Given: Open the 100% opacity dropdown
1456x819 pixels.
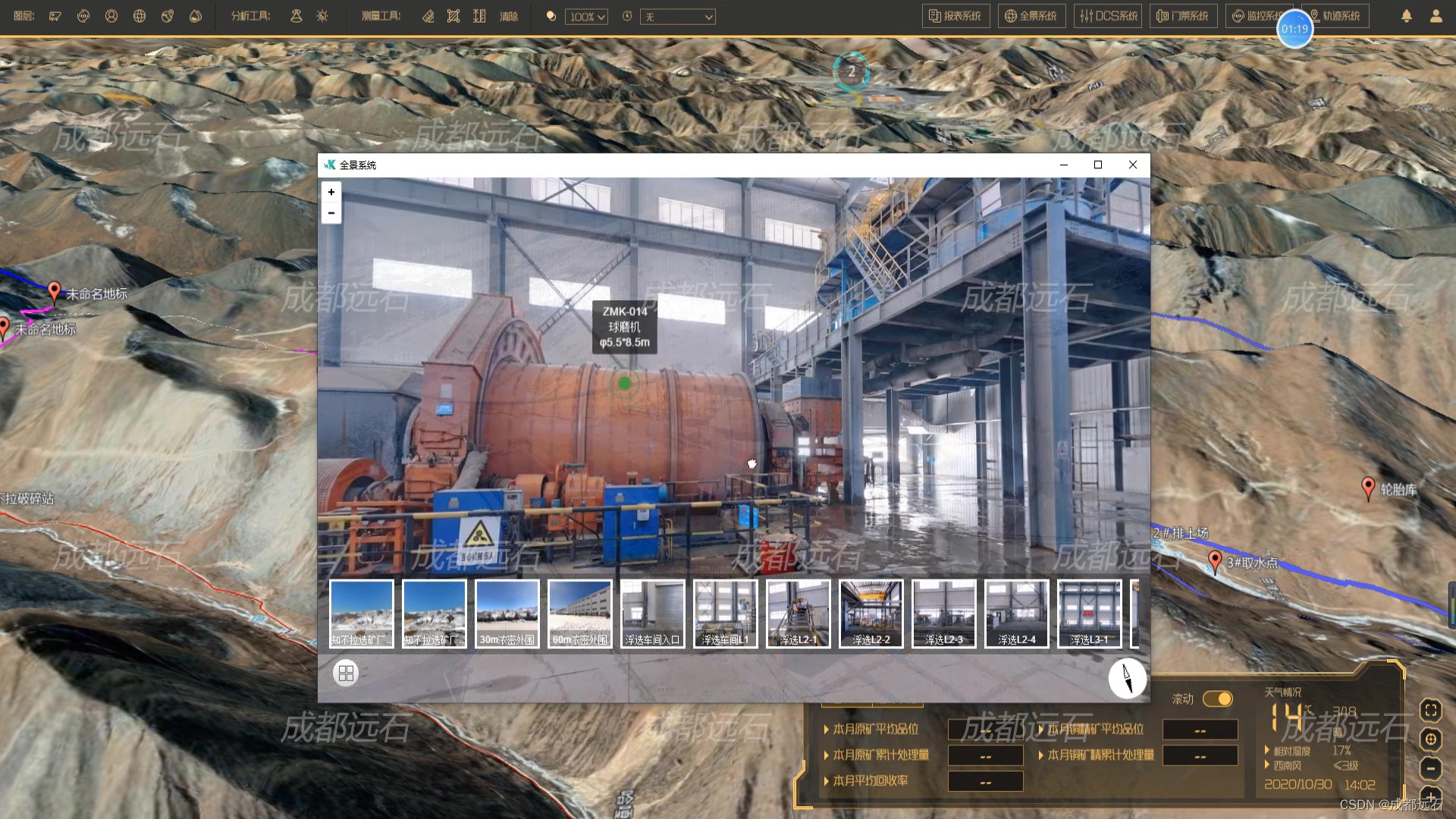Looking at the screenshot, I should coord(586,17).
